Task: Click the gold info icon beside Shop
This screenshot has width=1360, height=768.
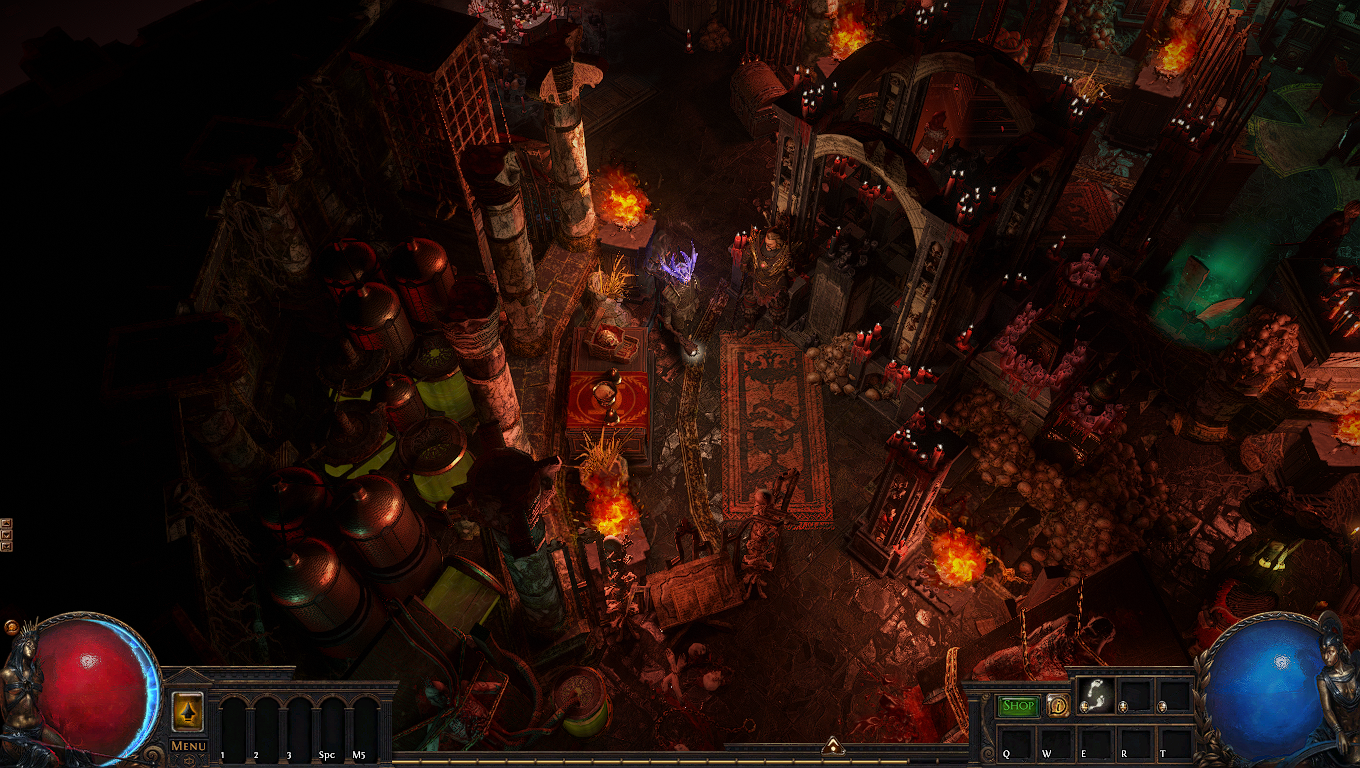Action: [x=1057, y=706]
